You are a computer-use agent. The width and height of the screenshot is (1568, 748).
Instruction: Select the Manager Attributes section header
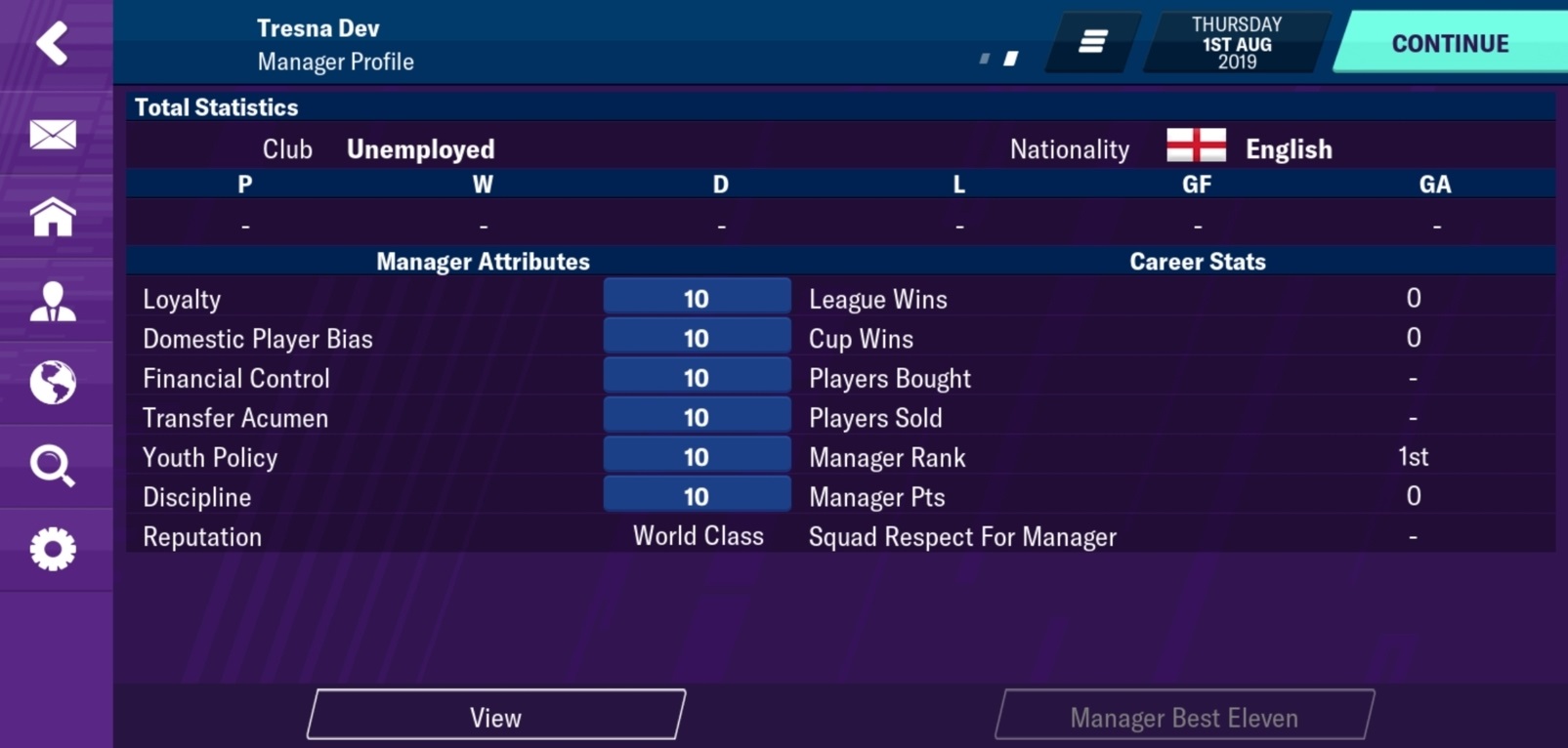pos(483,261)
